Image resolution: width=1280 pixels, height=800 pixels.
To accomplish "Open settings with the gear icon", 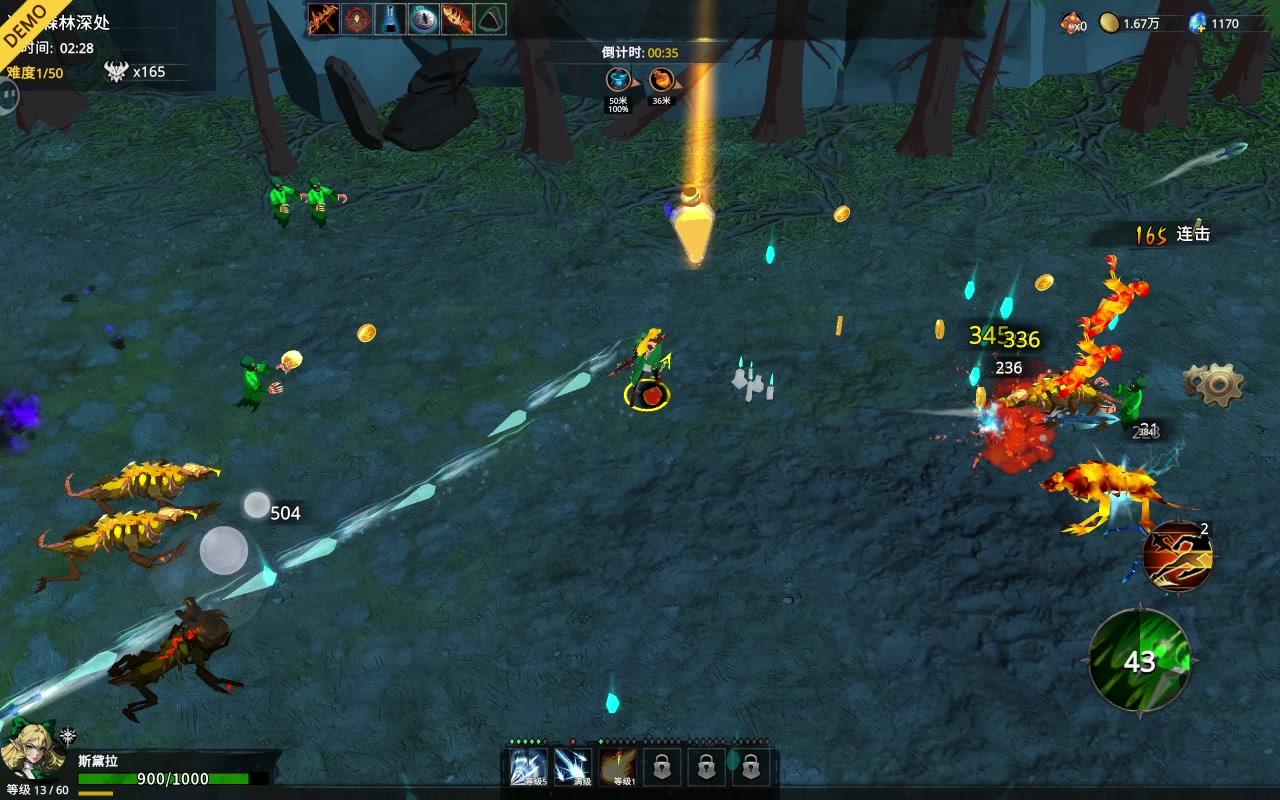I will click(1213, 383).
